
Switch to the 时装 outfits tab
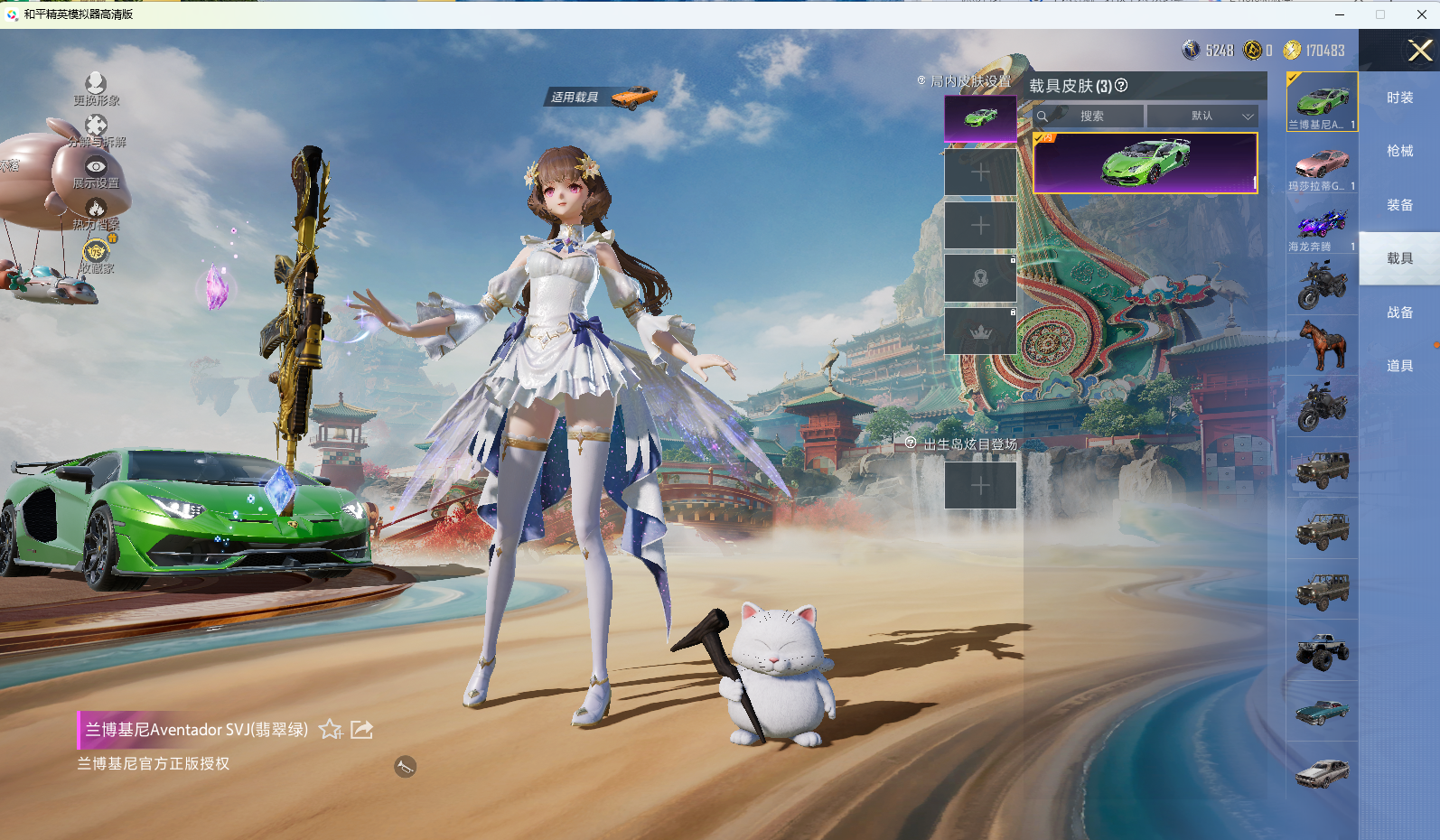coord(1399,98)
